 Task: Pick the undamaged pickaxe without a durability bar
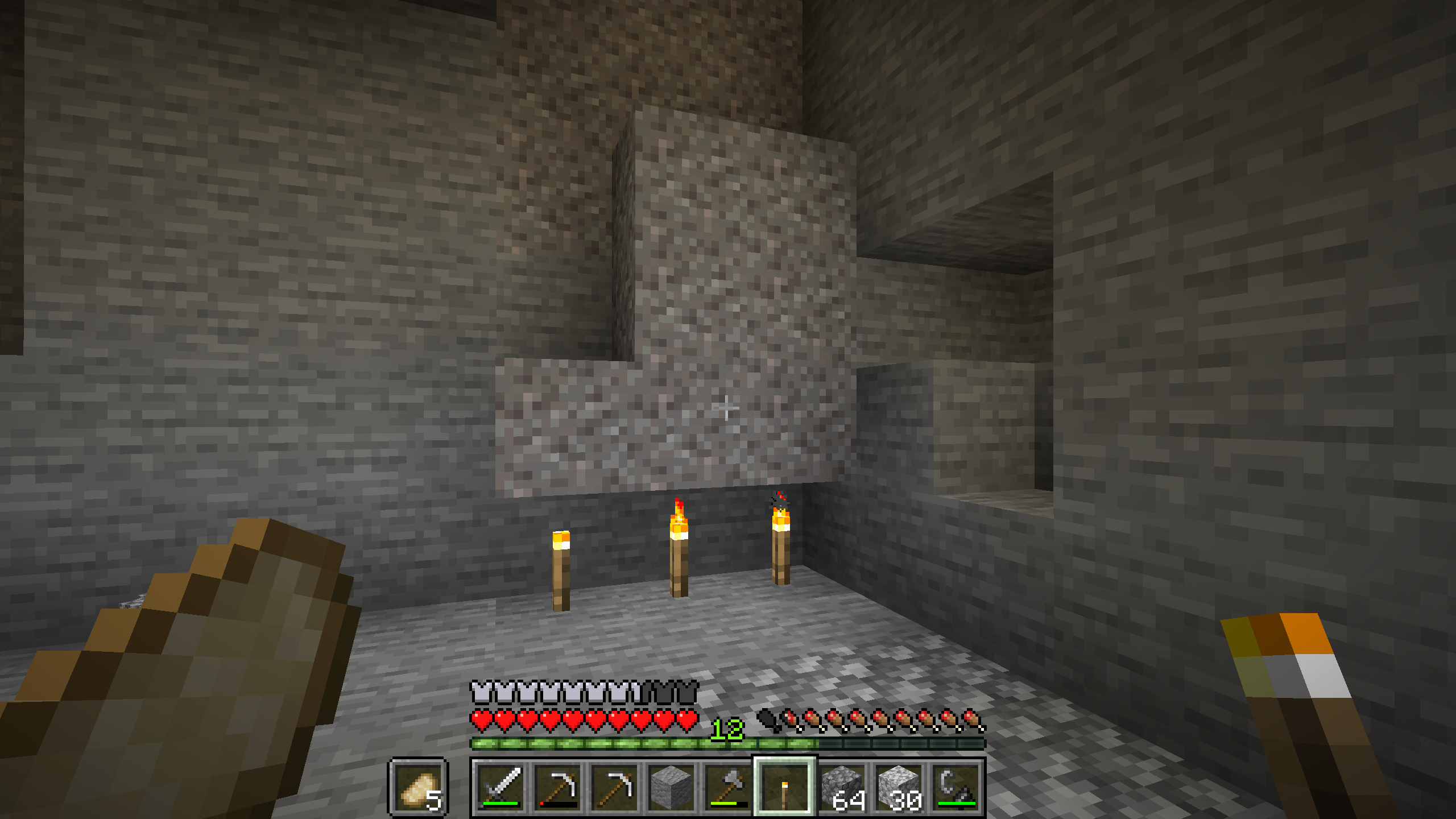[x=614, y=787]
